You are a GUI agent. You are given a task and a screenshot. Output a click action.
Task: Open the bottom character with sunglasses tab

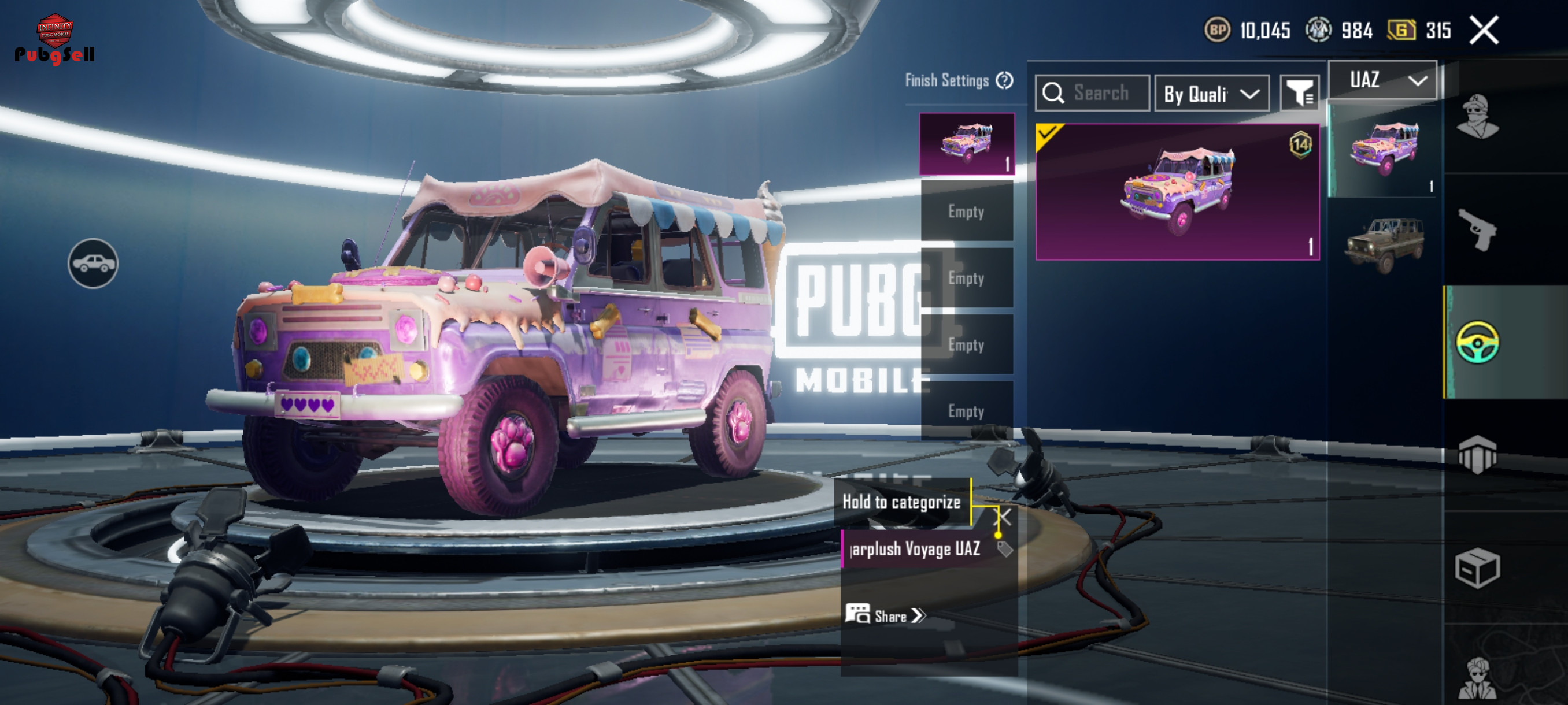(1477, 678)
